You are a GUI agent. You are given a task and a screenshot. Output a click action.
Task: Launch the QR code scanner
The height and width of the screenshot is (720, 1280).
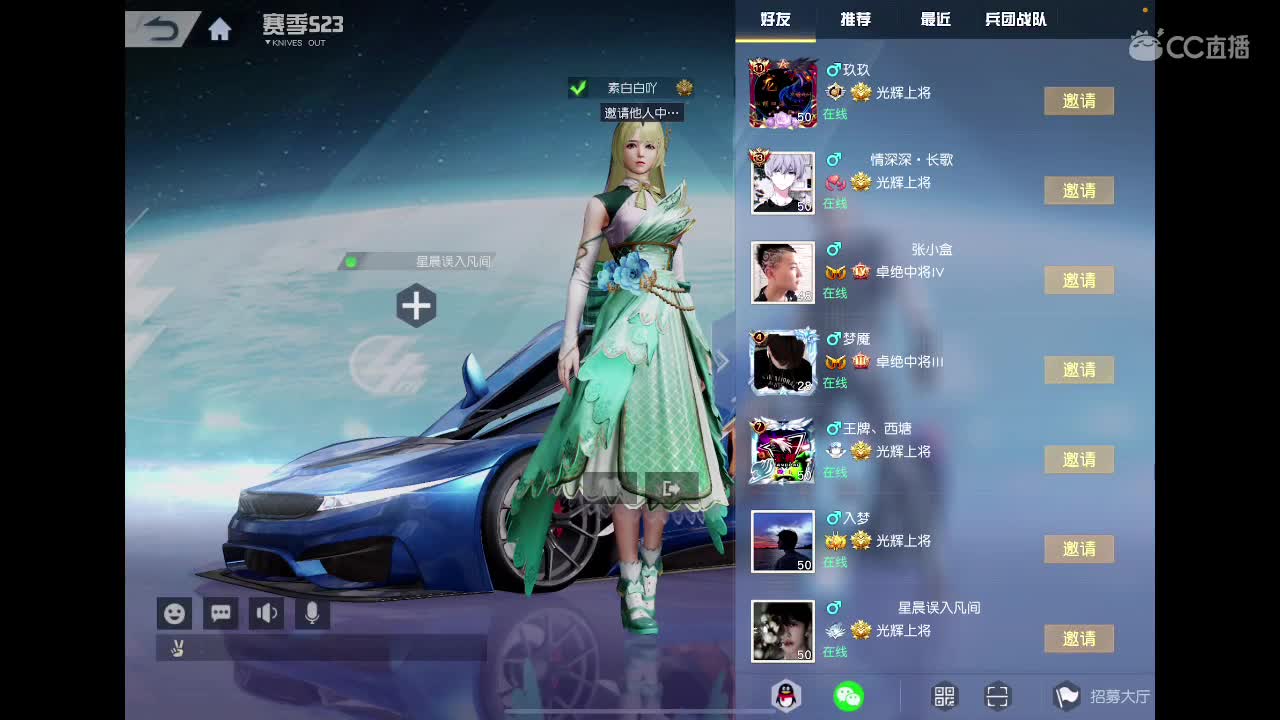(x=996, y=696)
